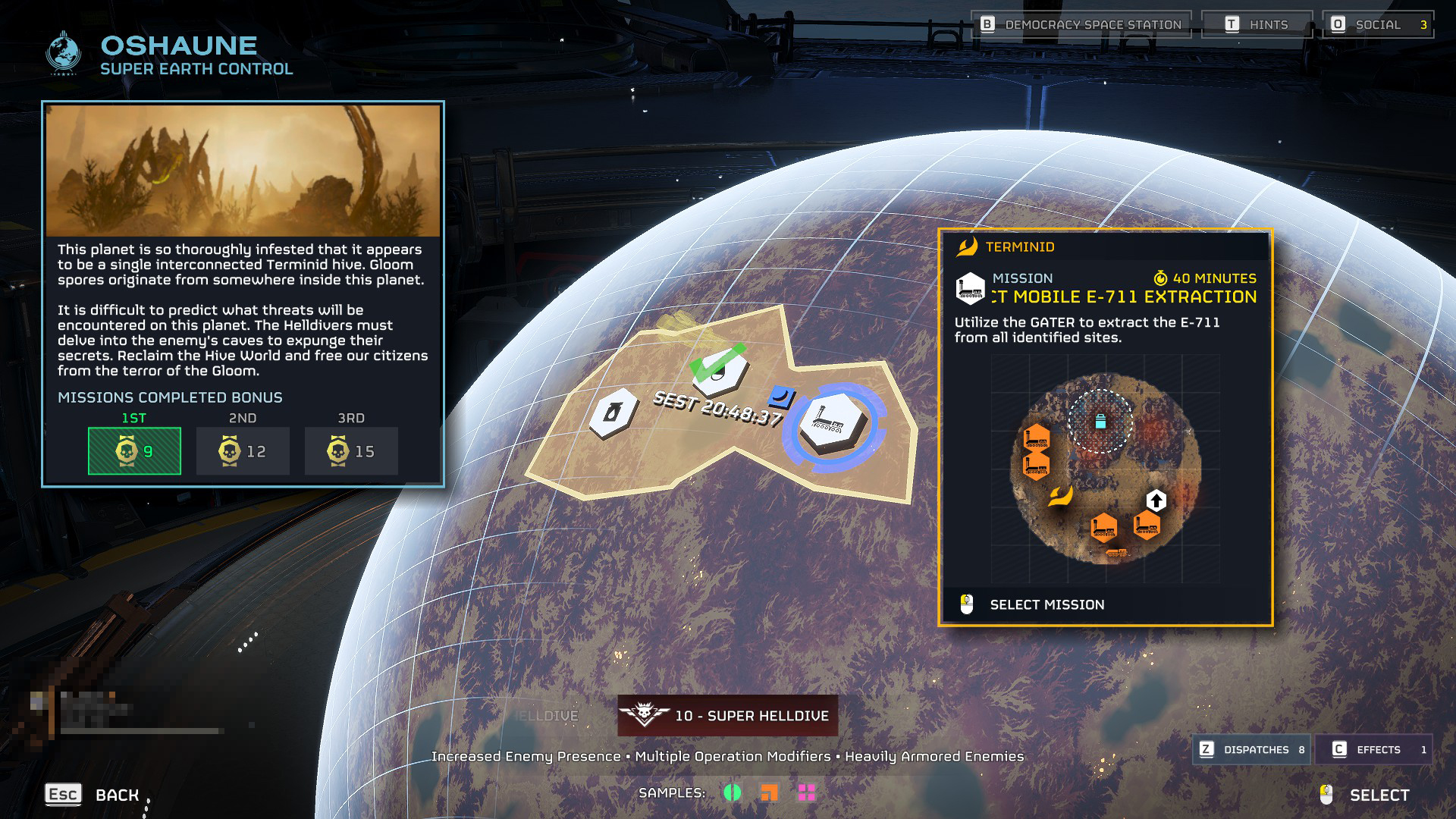
Task: Click the Oshaune planet image thumbnail
Action: (x=243, y=171)
